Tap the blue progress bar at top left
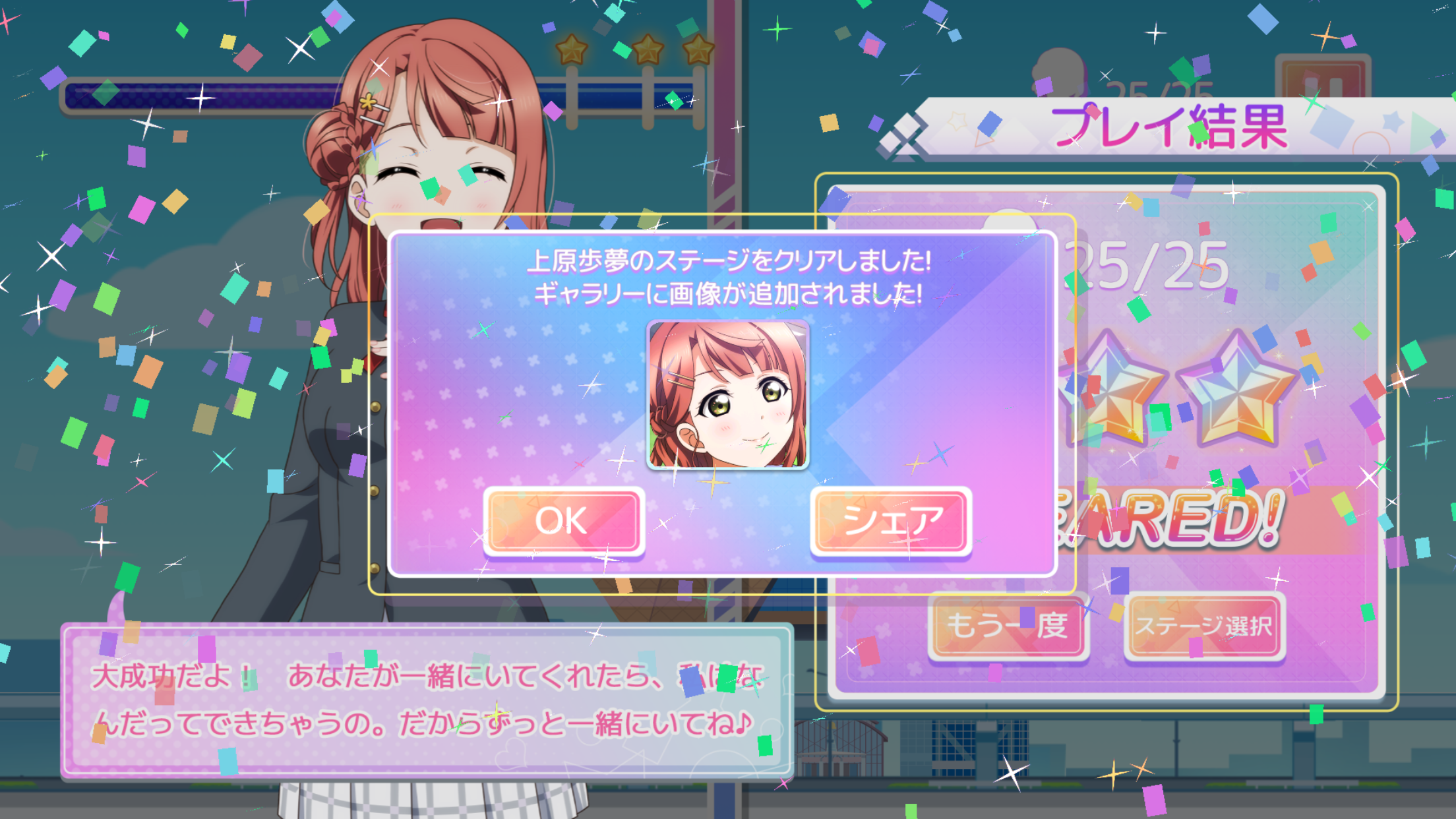 click(198, 92)
